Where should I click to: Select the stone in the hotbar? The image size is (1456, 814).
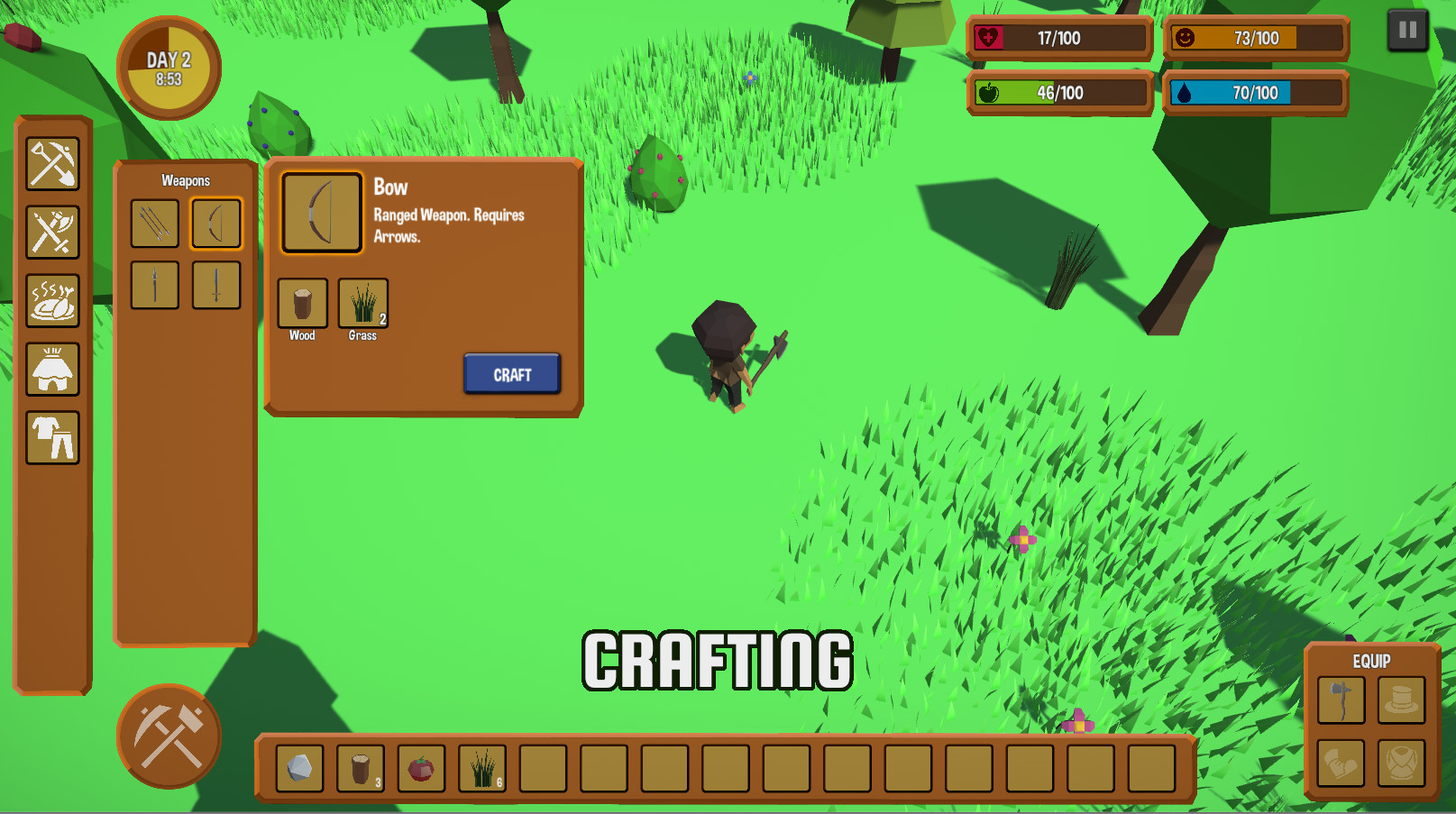(298, 769)
